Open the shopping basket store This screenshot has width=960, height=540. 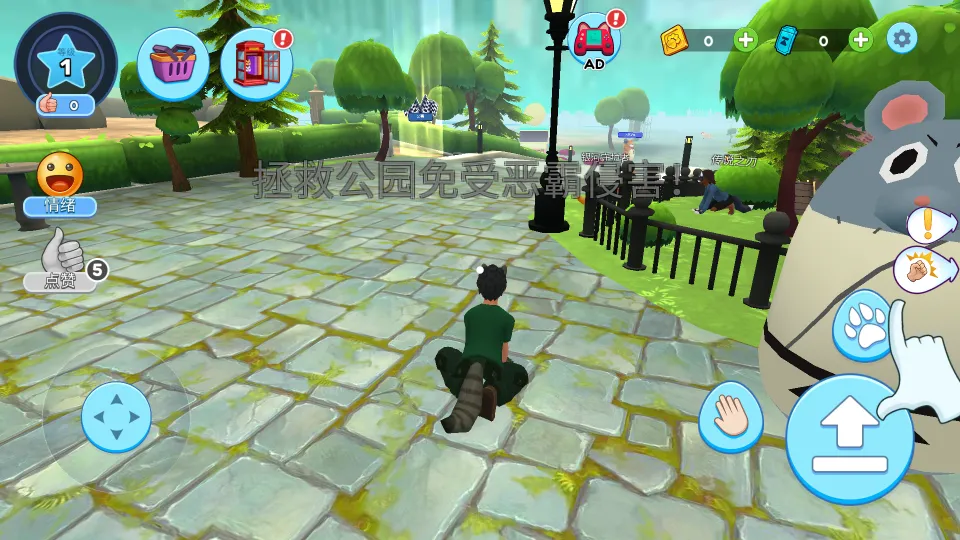(x=173, y=64)
